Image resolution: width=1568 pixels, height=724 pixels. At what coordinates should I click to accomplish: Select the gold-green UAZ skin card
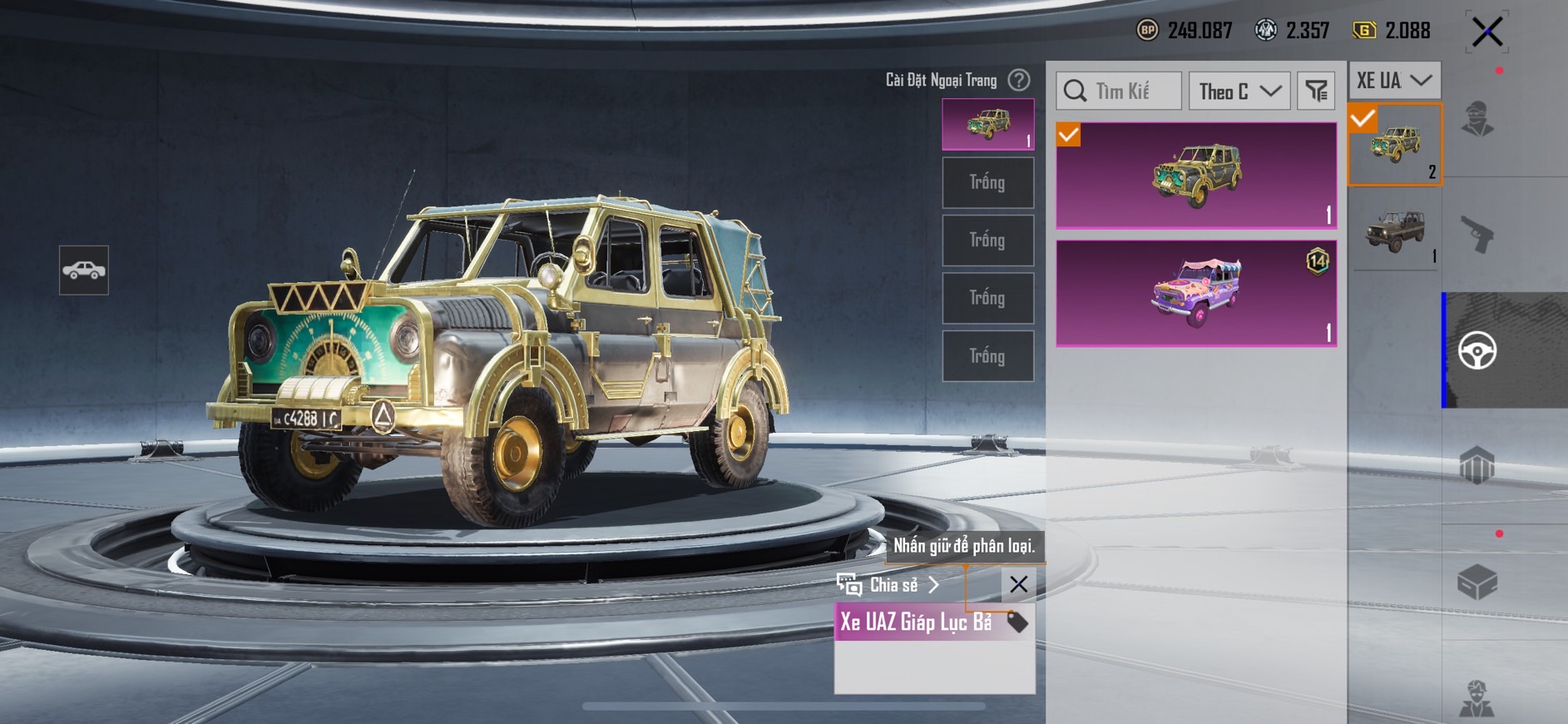tap(1196, 176)
